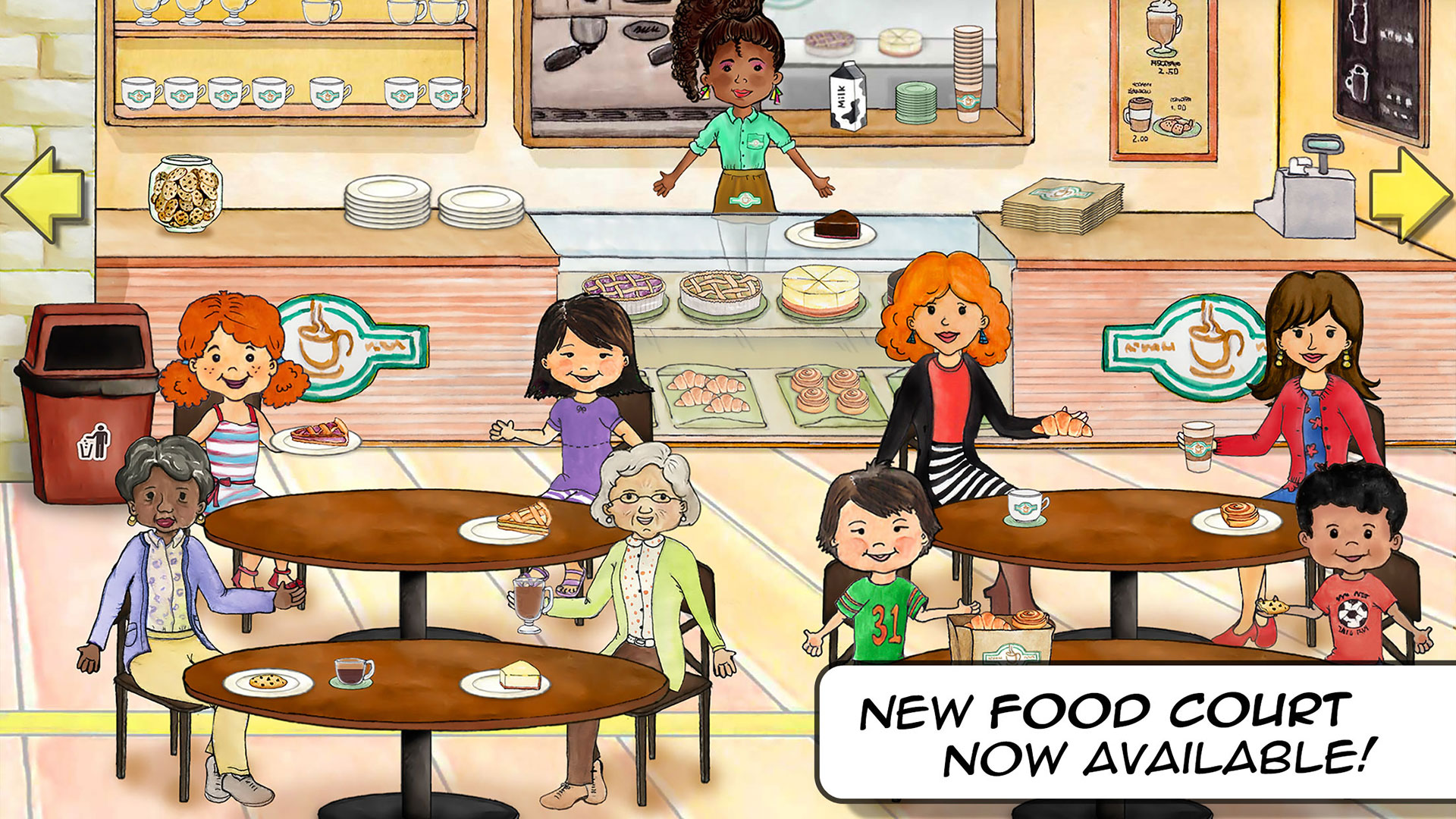Click the yellow left navigation arrow
This screenshot has width=1456, height=819.
(42, 196)
